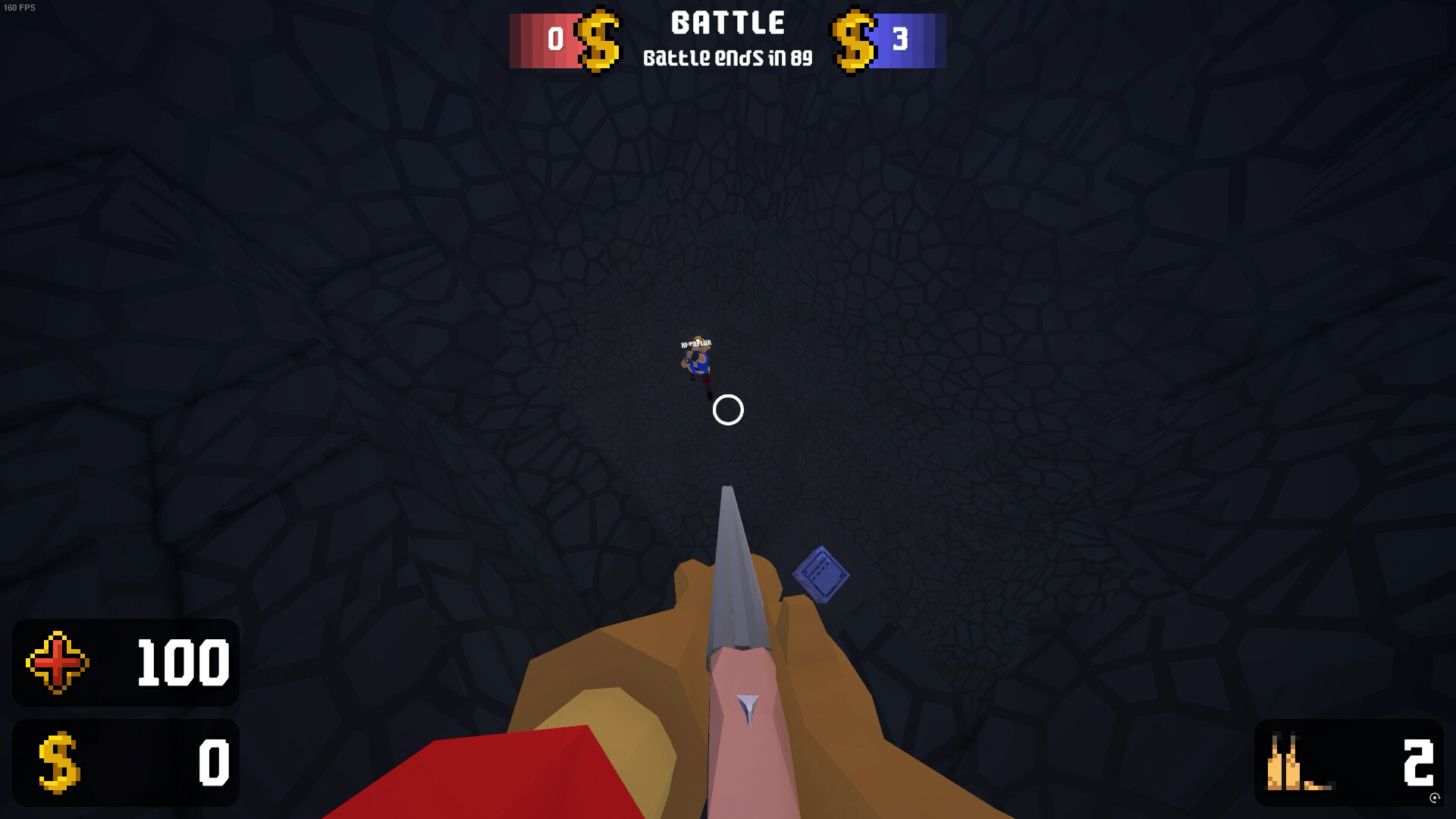This screenshot has width=1456, height=819.
Task: Click the money dollar icon in bottom HUD
Action: (x=61, y=762)
